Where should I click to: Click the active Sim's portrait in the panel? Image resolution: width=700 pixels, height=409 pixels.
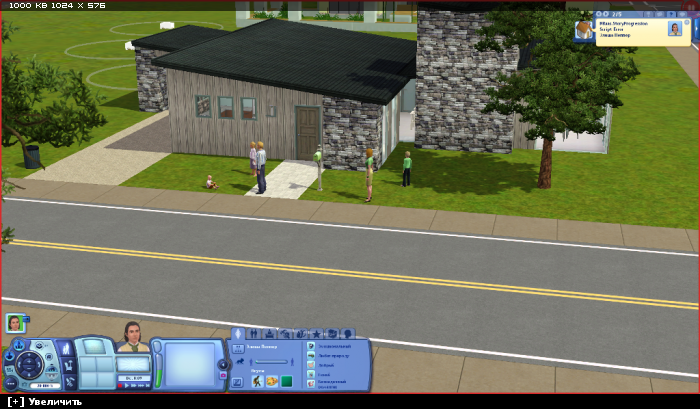(x=133, y=337)
